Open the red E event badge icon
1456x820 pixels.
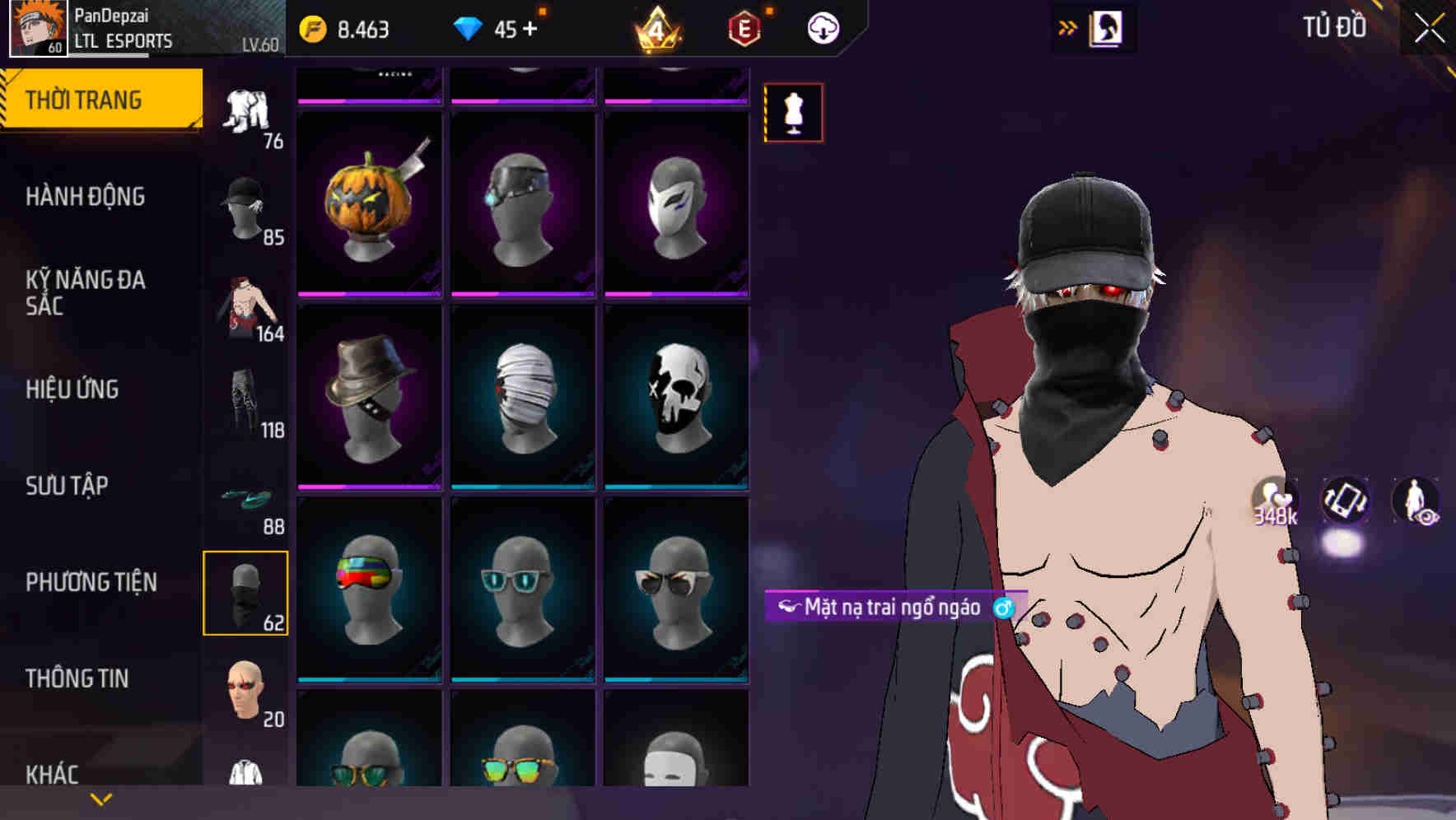pos(743,27)
